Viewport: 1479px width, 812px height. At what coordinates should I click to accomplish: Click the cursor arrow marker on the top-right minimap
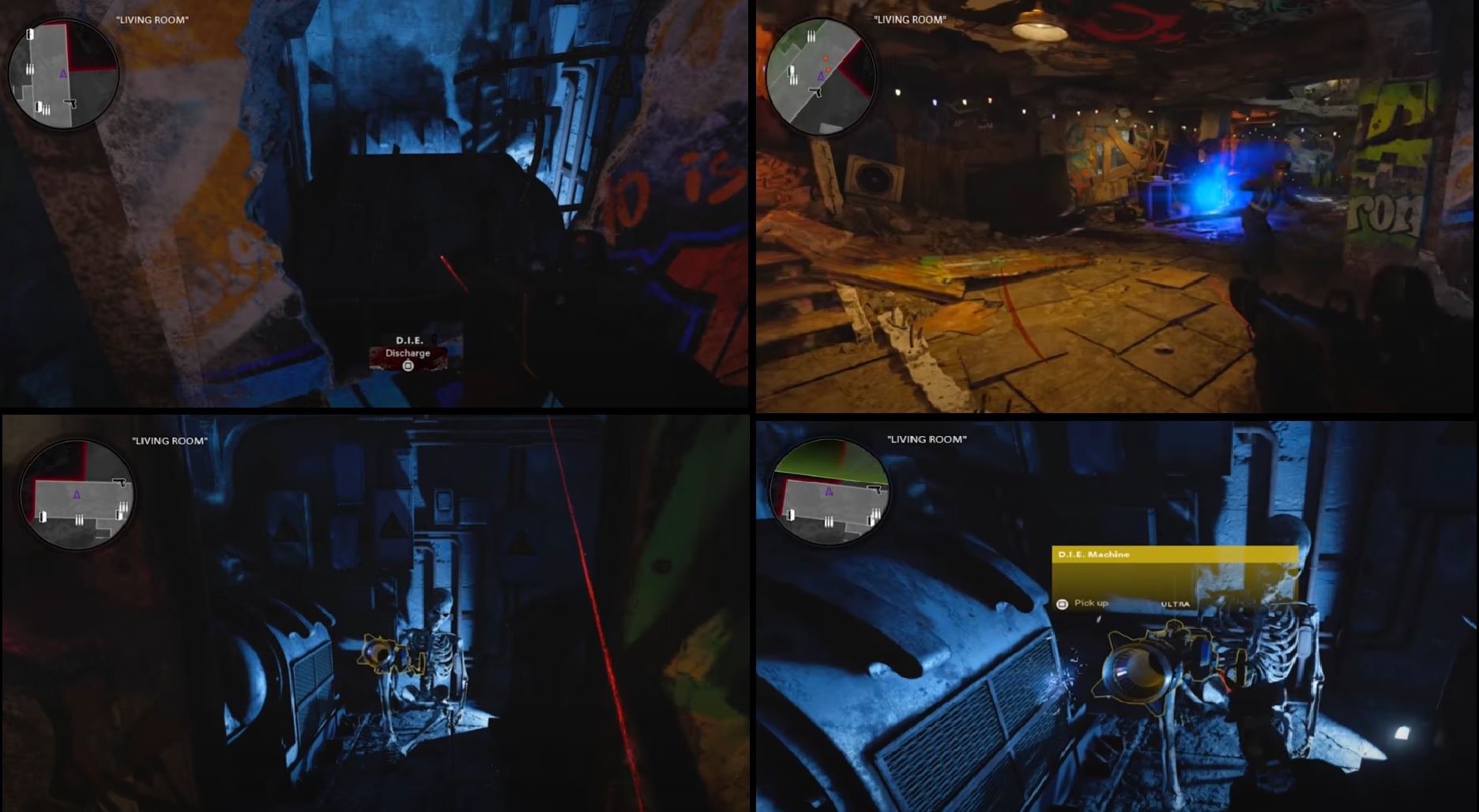[815, 92]
